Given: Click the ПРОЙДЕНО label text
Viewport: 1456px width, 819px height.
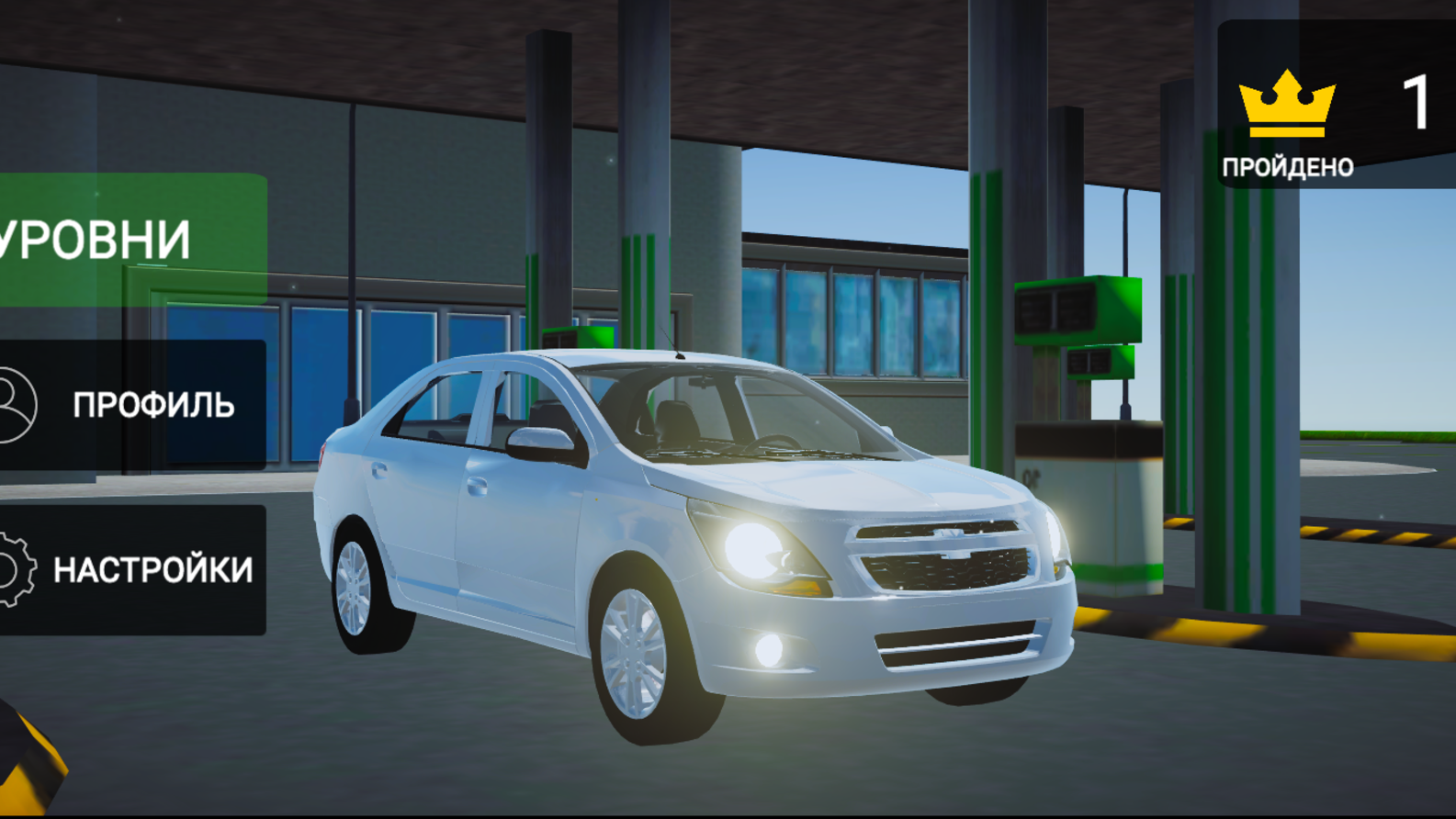Looking at the screenshot, I should pos(1288,168).
